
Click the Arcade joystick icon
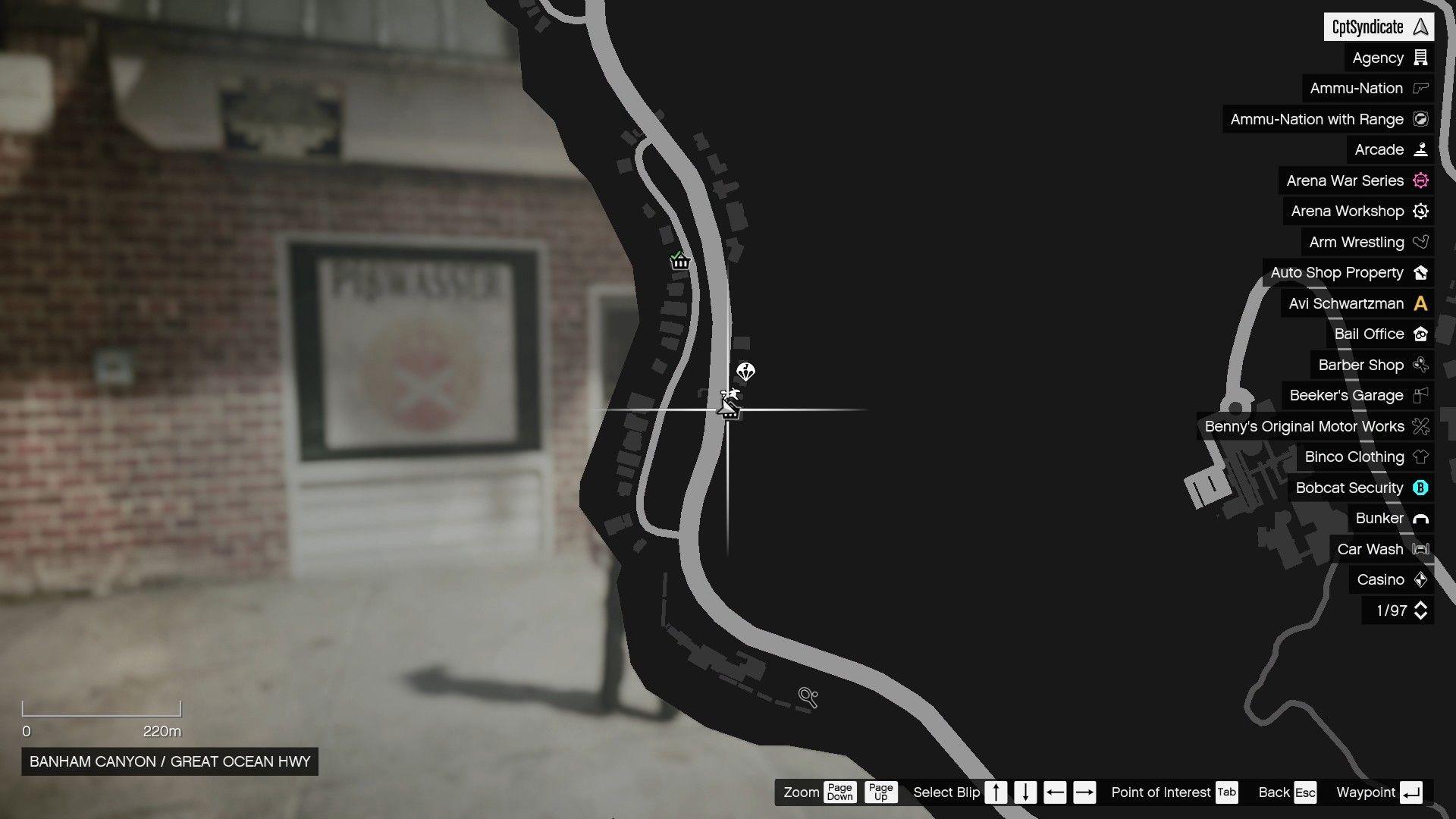(x=1420, y=149)
